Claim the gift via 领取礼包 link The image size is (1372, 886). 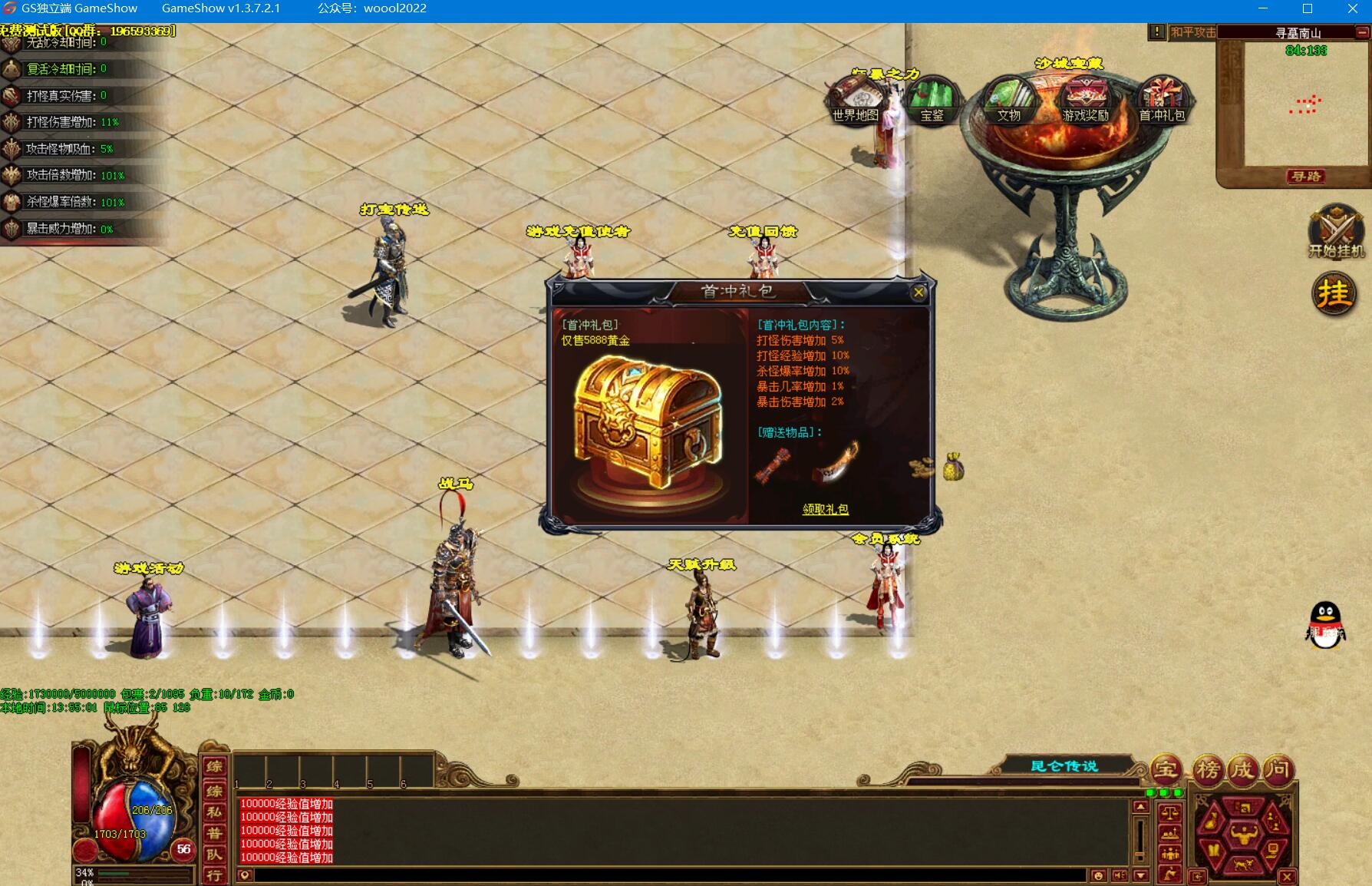coord(825,509)
